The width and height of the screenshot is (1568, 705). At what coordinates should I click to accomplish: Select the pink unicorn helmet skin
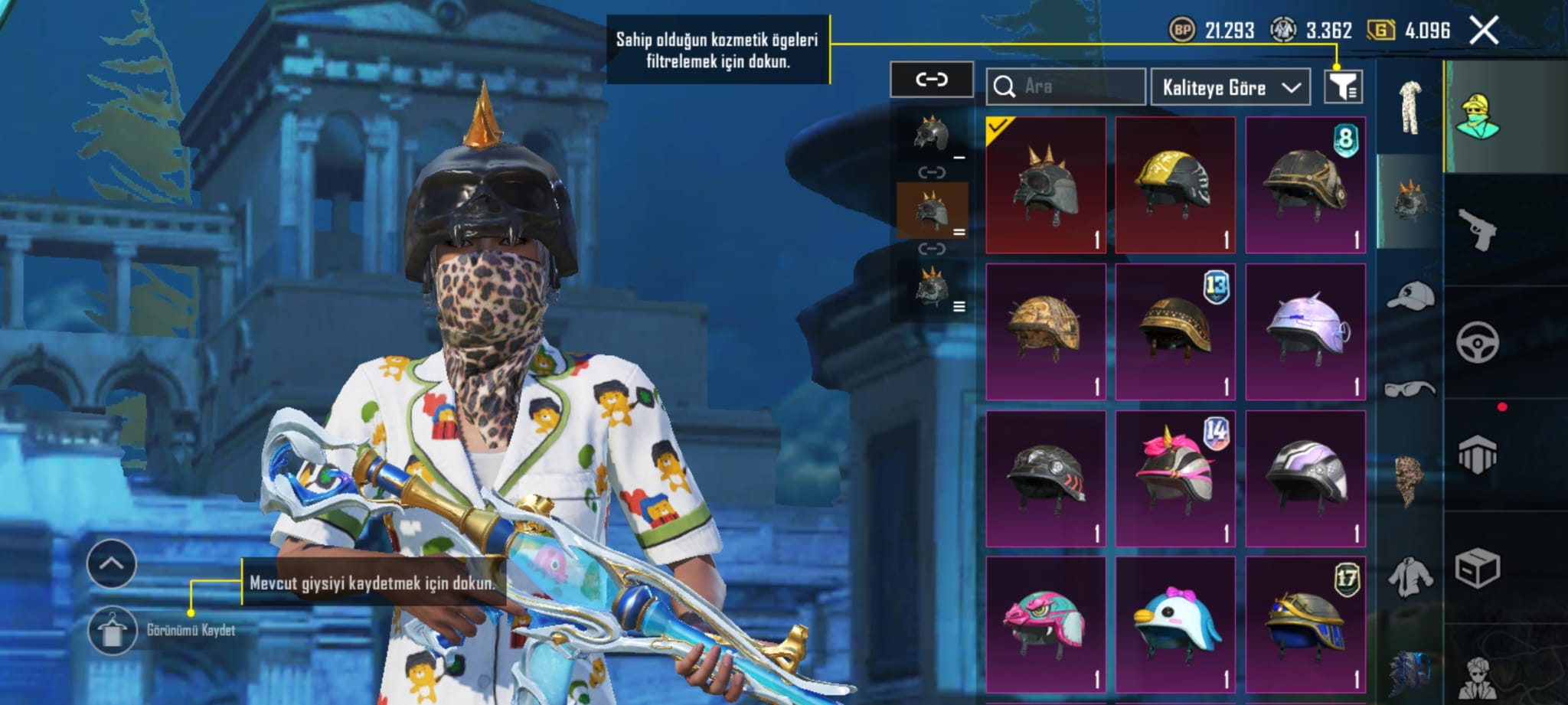tap(1175, 478)
